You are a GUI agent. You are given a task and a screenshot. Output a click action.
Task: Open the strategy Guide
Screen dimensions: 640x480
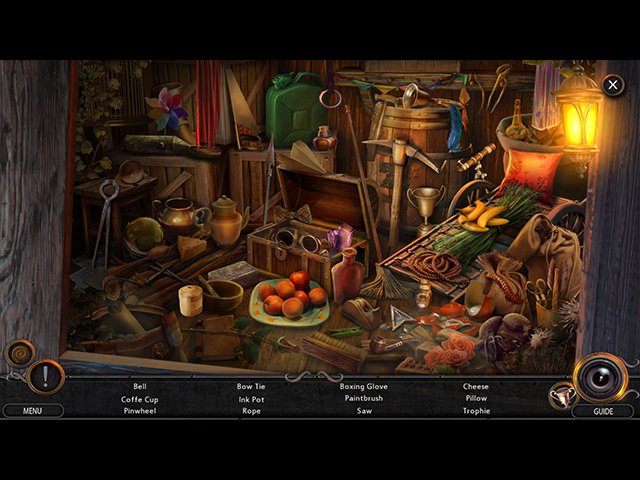click(x=603, y=411)
